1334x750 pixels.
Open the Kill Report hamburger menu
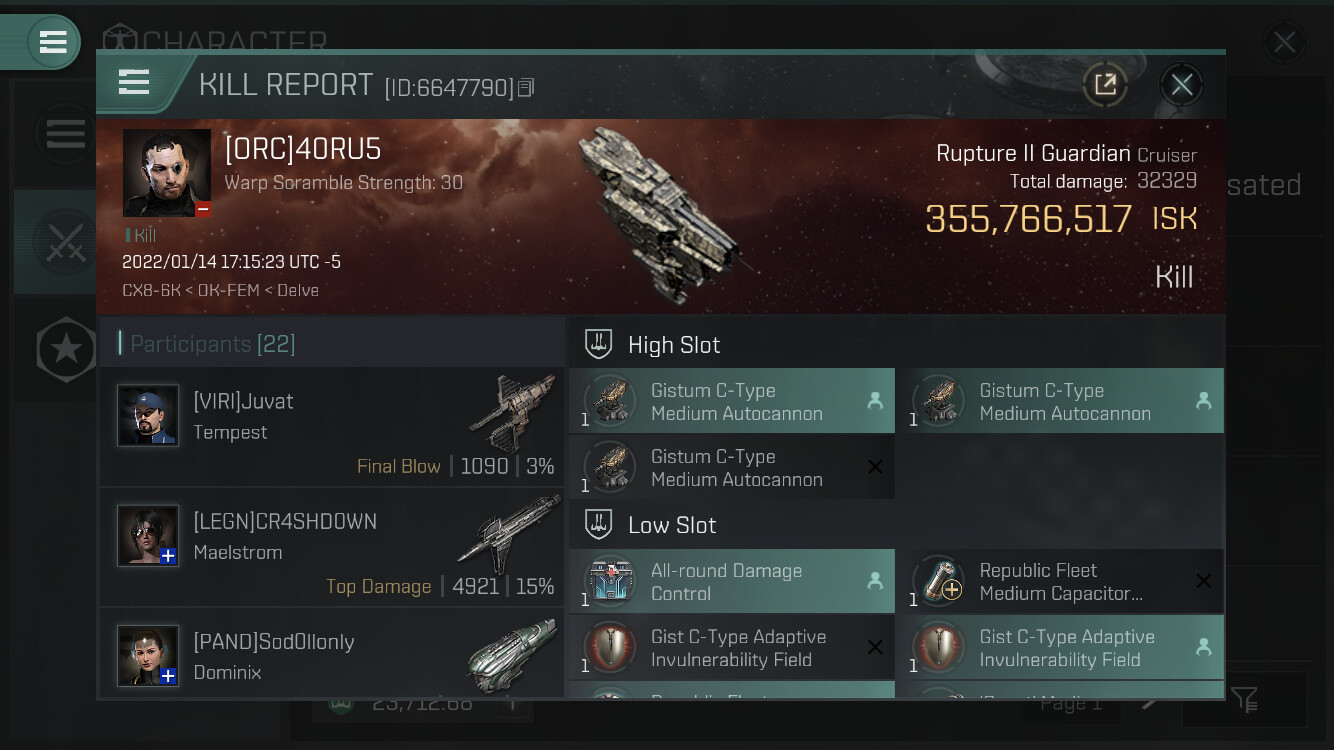point(134,82)
